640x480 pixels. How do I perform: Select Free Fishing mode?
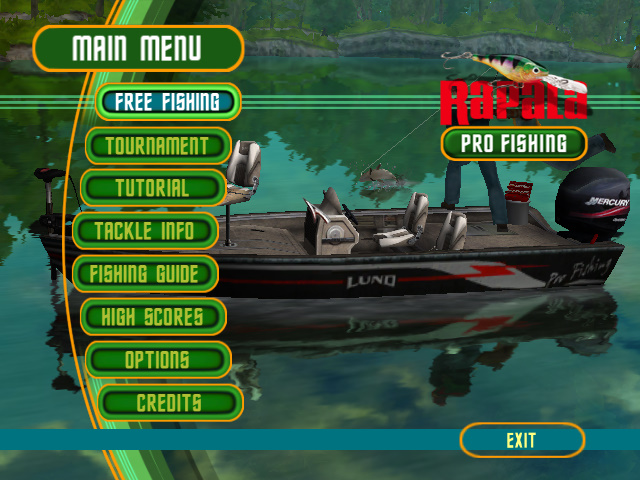click(x=167, y=102)
